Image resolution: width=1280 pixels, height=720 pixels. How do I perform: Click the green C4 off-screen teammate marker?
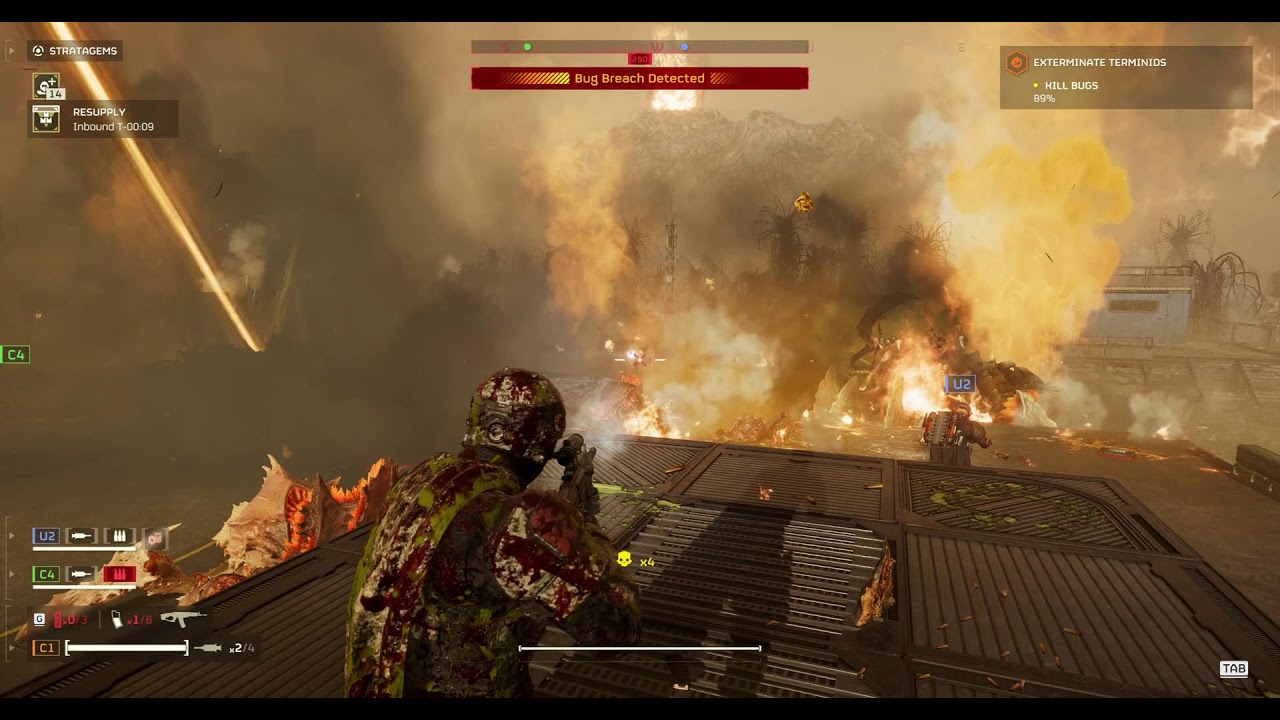[x=15, y=355]
